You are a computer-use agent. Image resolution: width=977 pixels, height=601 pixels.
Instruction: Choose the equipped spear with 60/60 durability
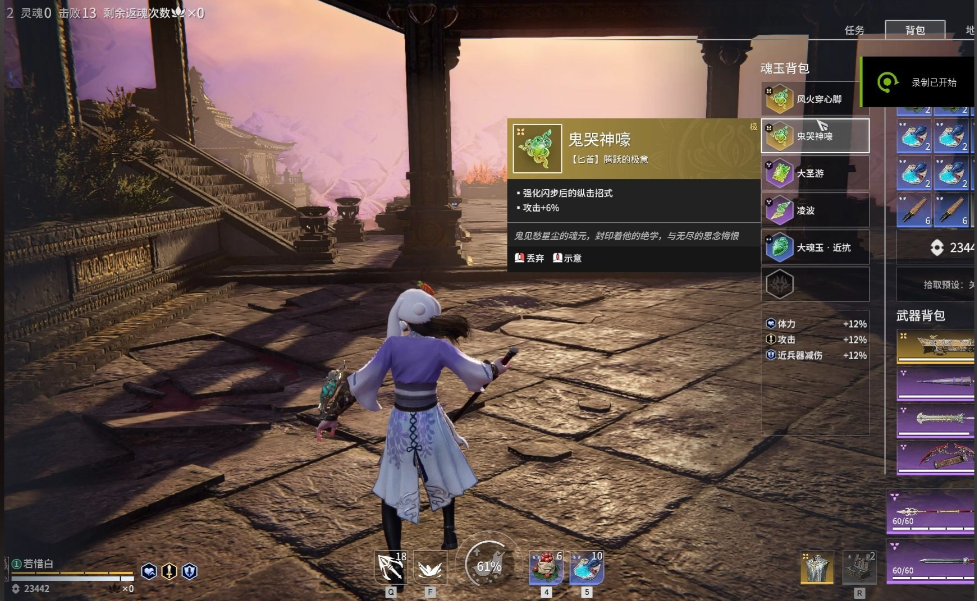931,512
